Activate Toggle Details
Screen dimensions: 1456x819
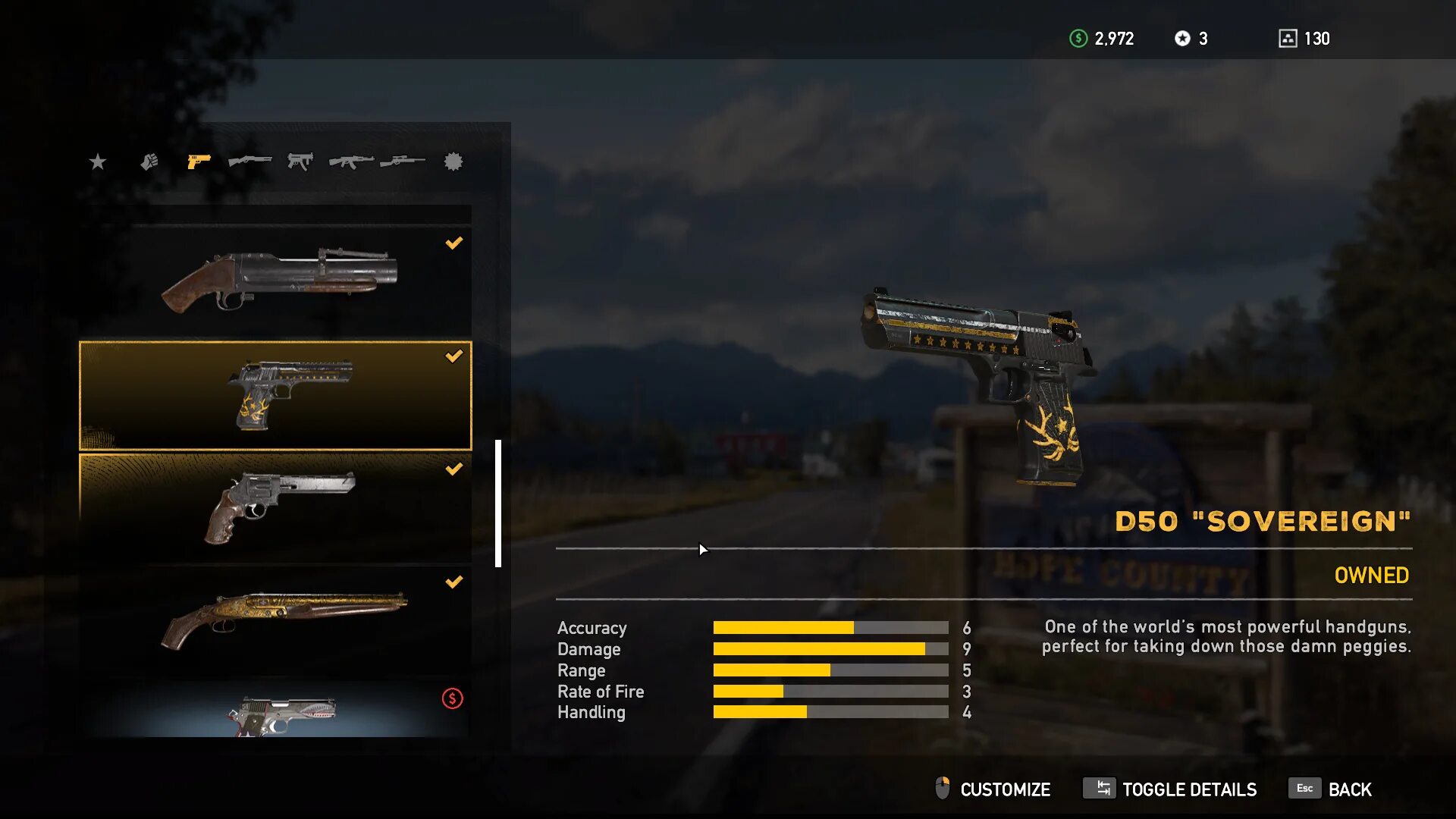pyautogui.click(x=1170, y=789)
